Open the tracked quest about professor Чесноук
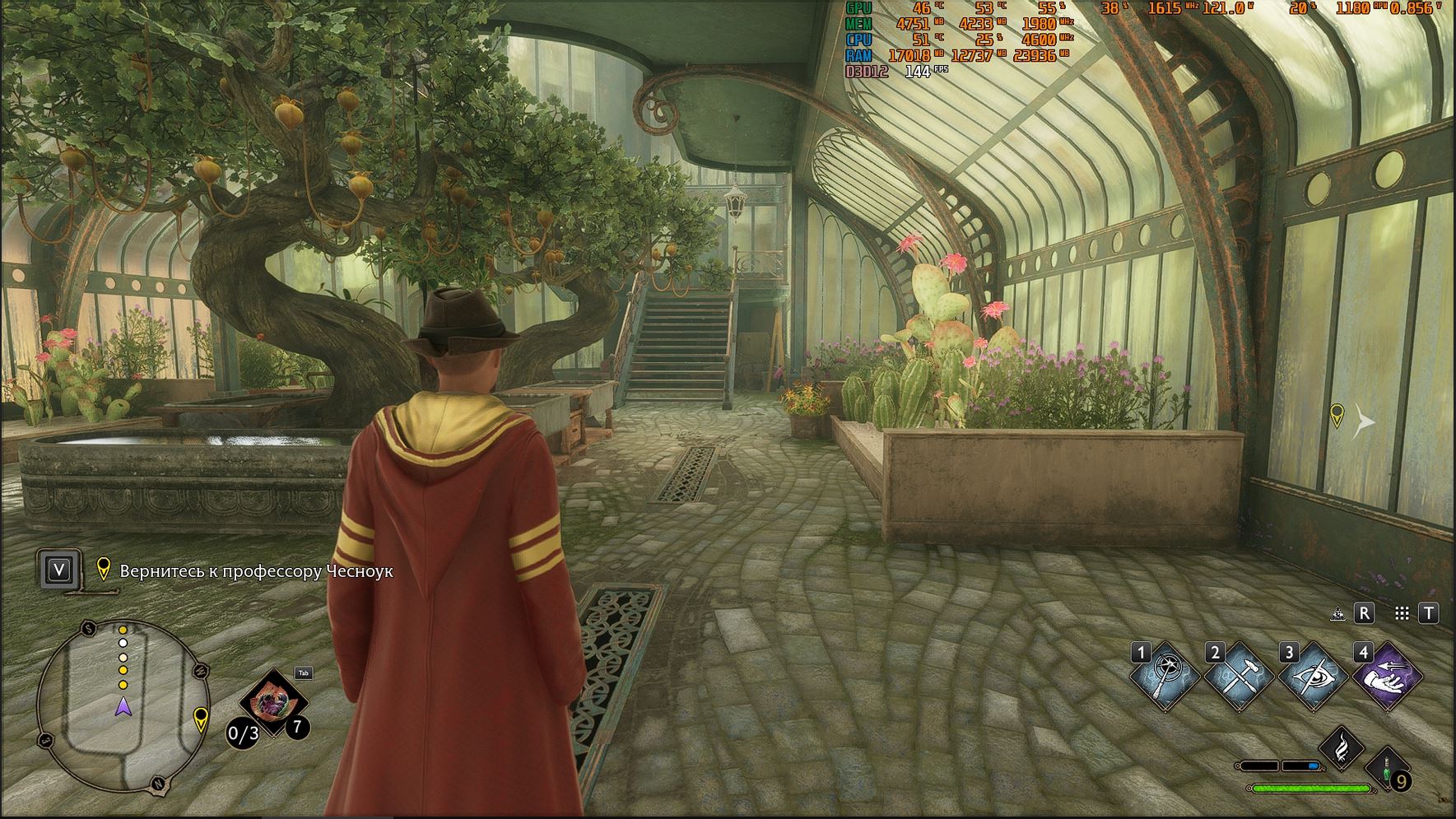This screenshot has height=819, width=1456. tap(255, 570)
